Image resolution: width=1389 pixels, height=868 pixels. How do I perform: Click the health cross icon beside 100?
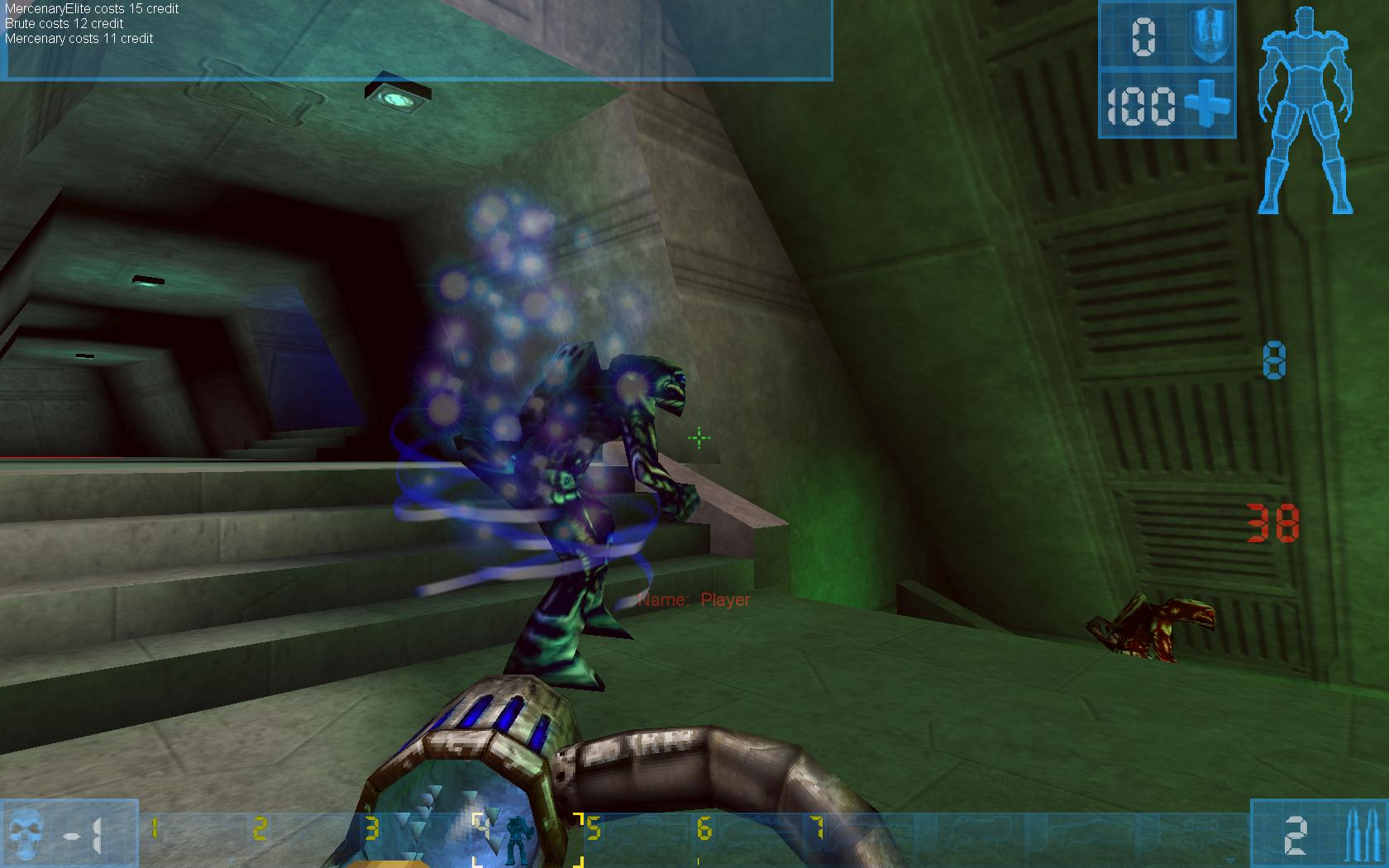pyautogui.click(x=1207, y=106)
